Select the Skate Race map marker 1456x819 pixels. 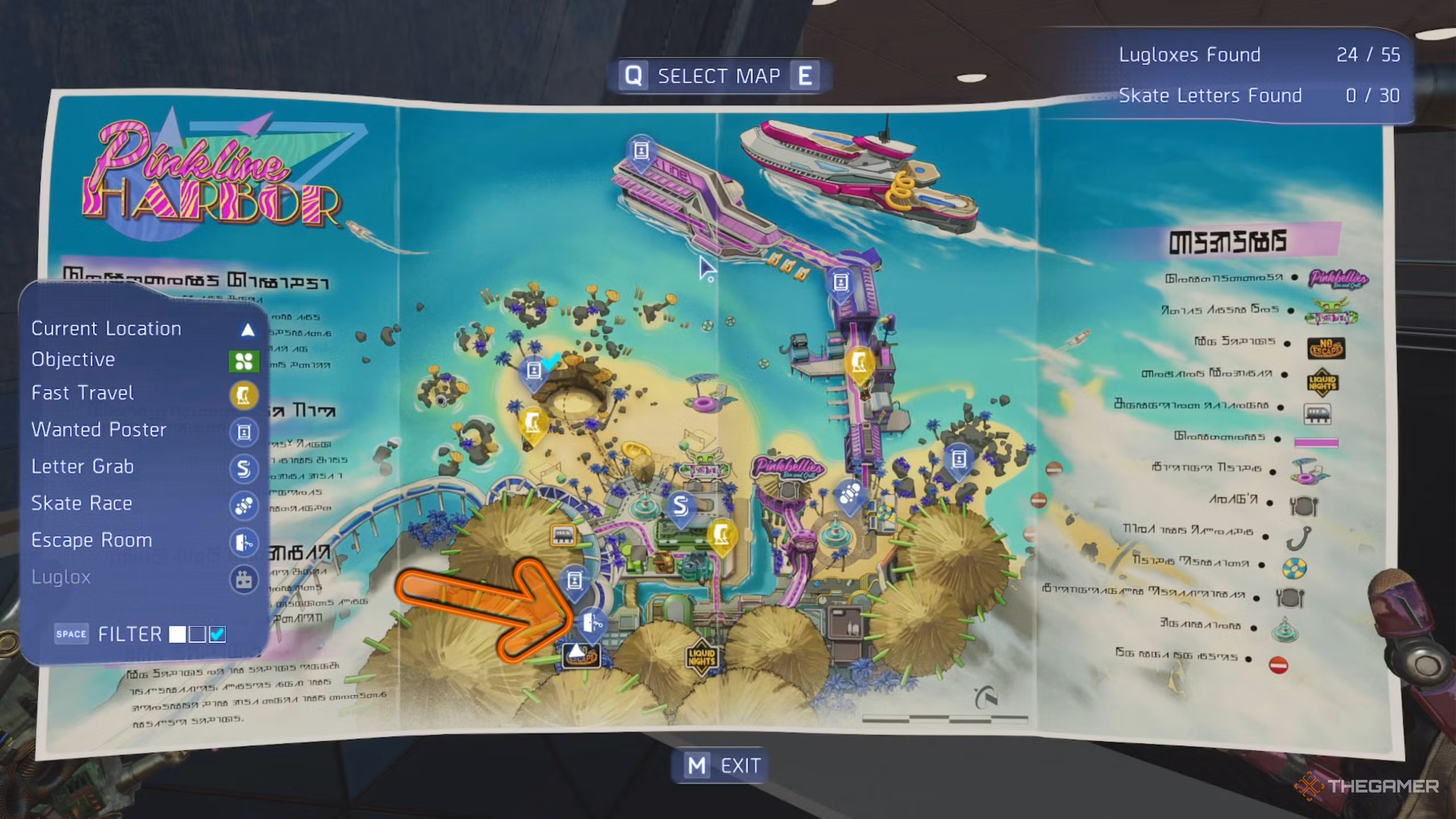(850, 494)
